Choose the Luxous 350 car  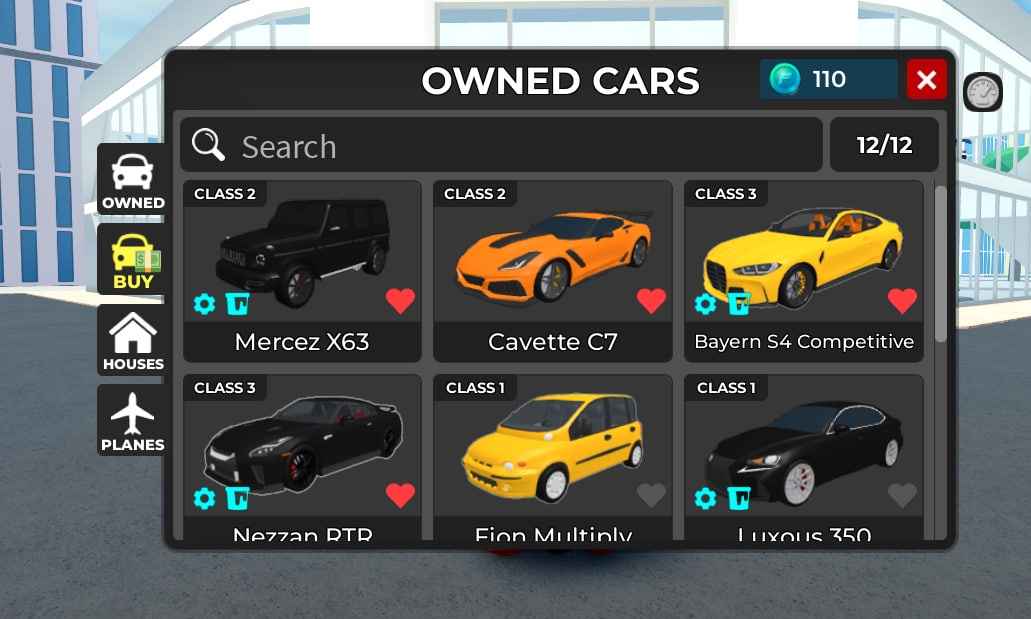[x=803, y=445]
